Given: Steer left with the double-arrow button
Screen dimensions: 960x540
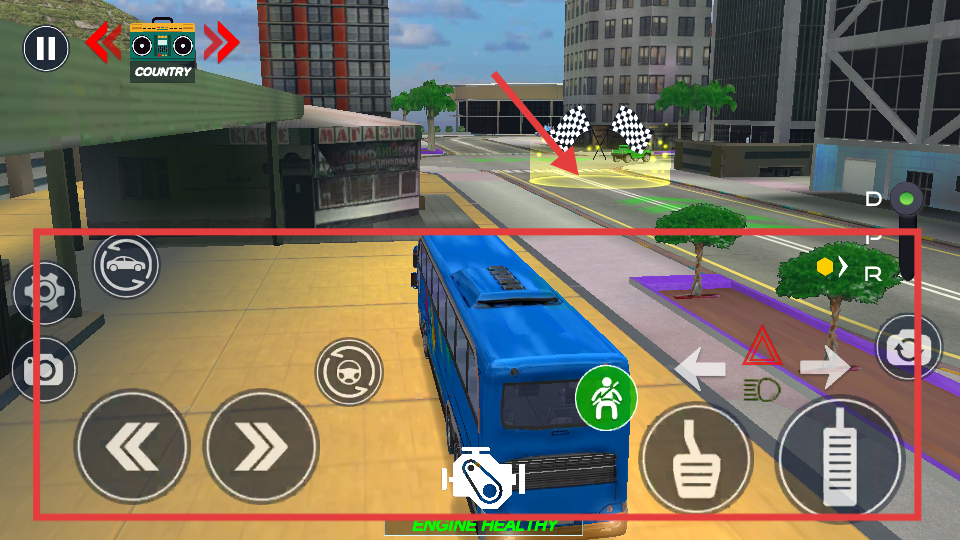Looking at the screenshot, I should (x=132, y=446).
